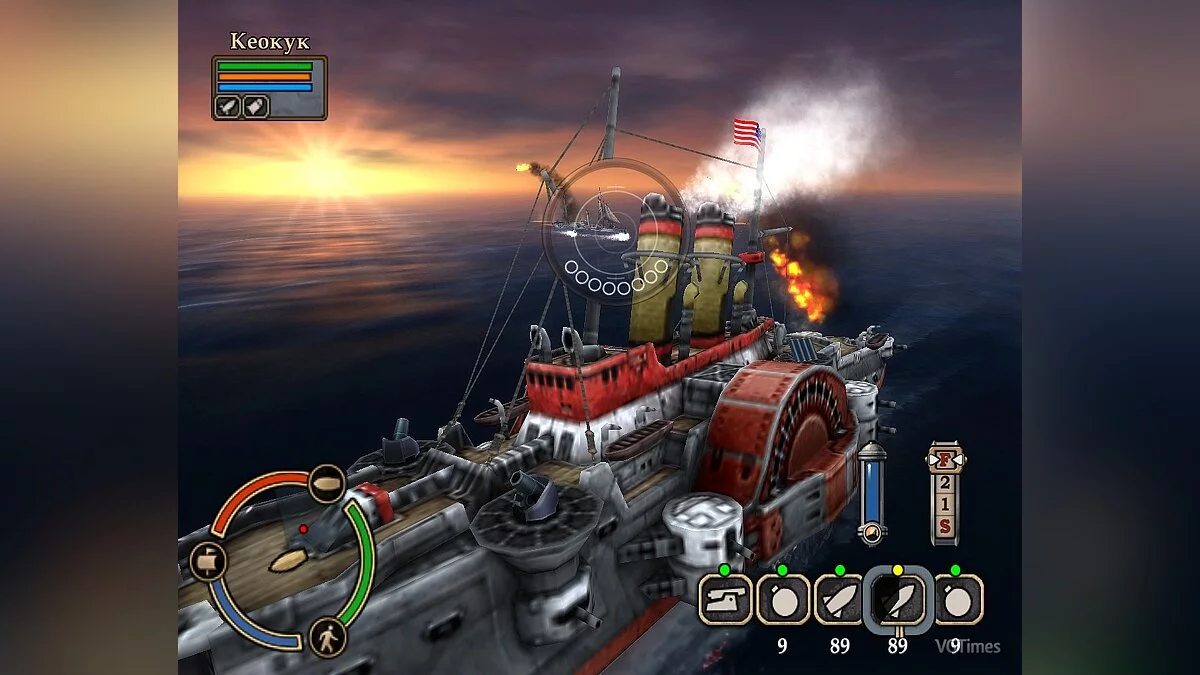Click the highlighted active rocket slot
Screen dimensions: 1200x675
(898, 600)
